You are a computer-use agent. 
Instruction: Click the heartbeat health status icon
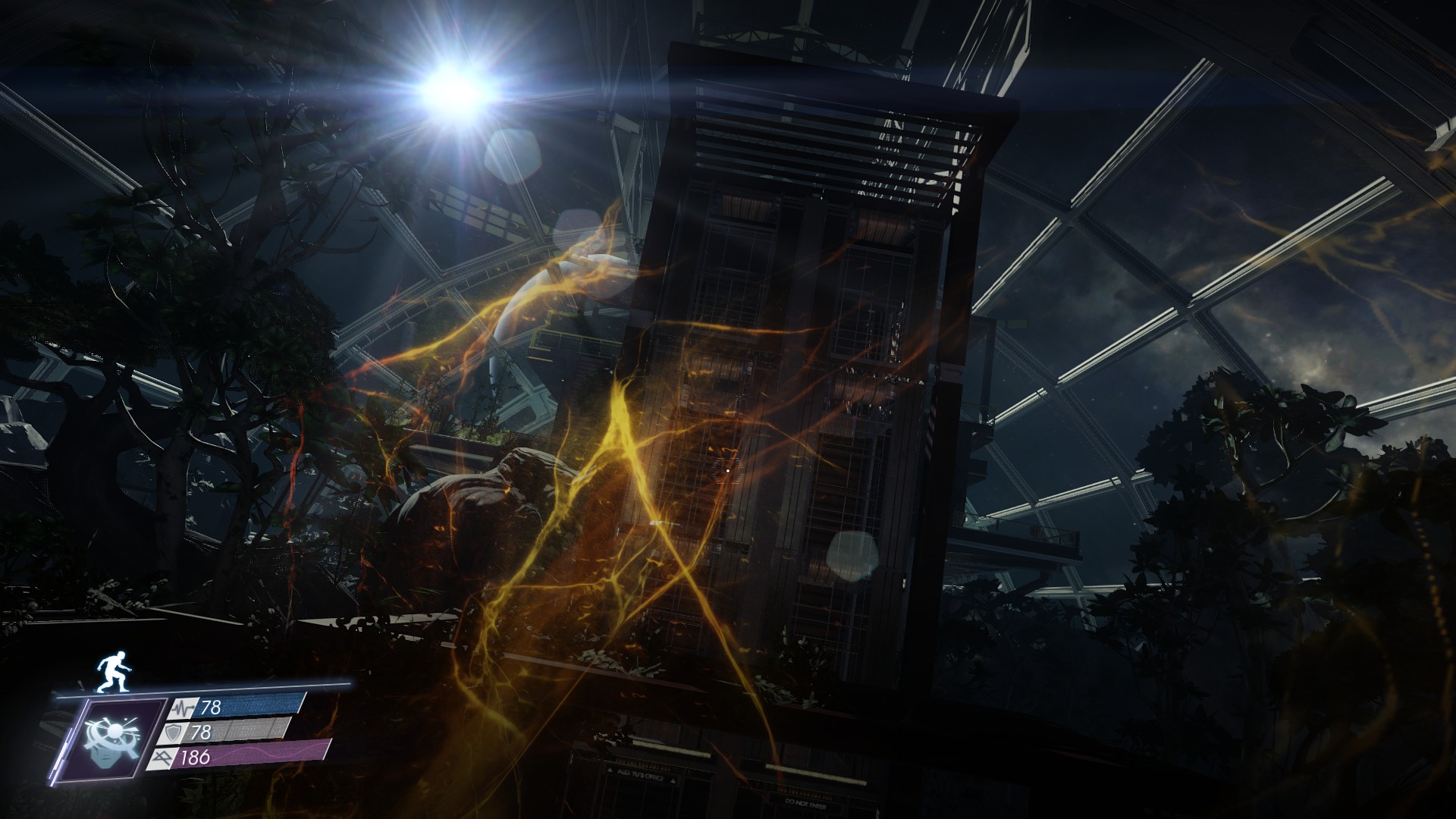pyautogui.click(x=184, y=708)
